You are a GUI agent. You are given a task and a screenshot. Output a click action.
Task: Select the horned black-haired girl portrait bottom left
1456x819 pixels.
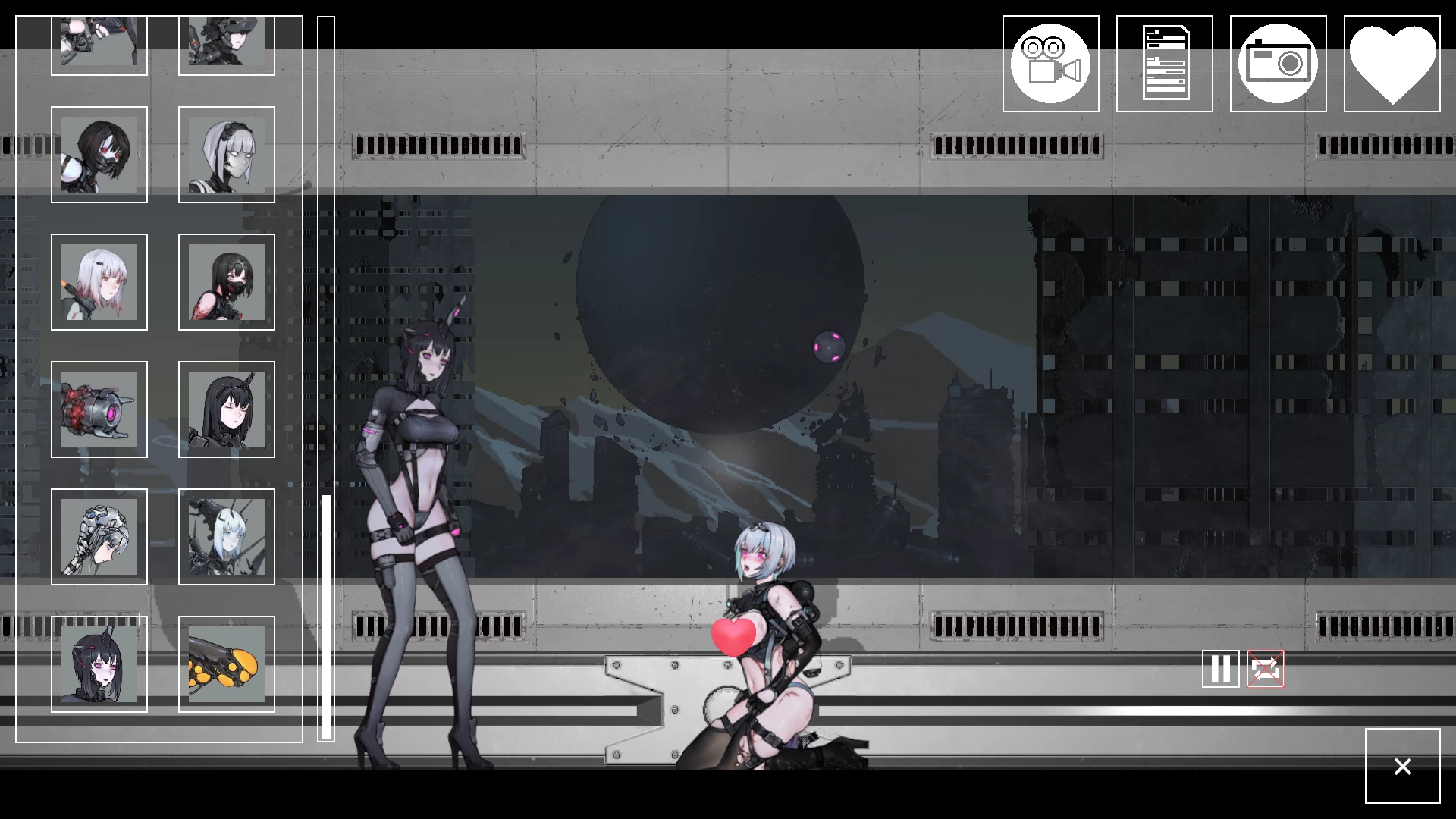pos(99,665)
